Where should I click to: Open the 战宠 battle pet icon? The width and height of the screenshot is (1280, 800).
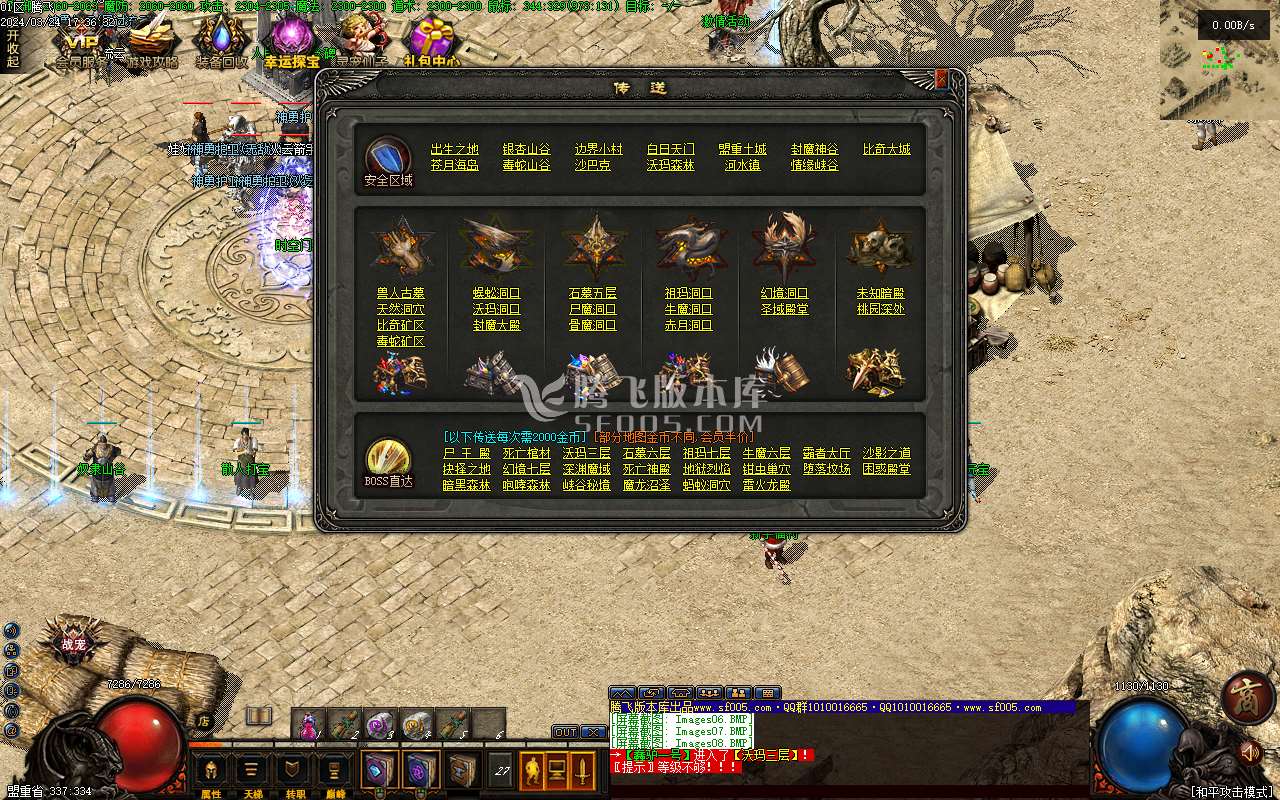[74, 644]
